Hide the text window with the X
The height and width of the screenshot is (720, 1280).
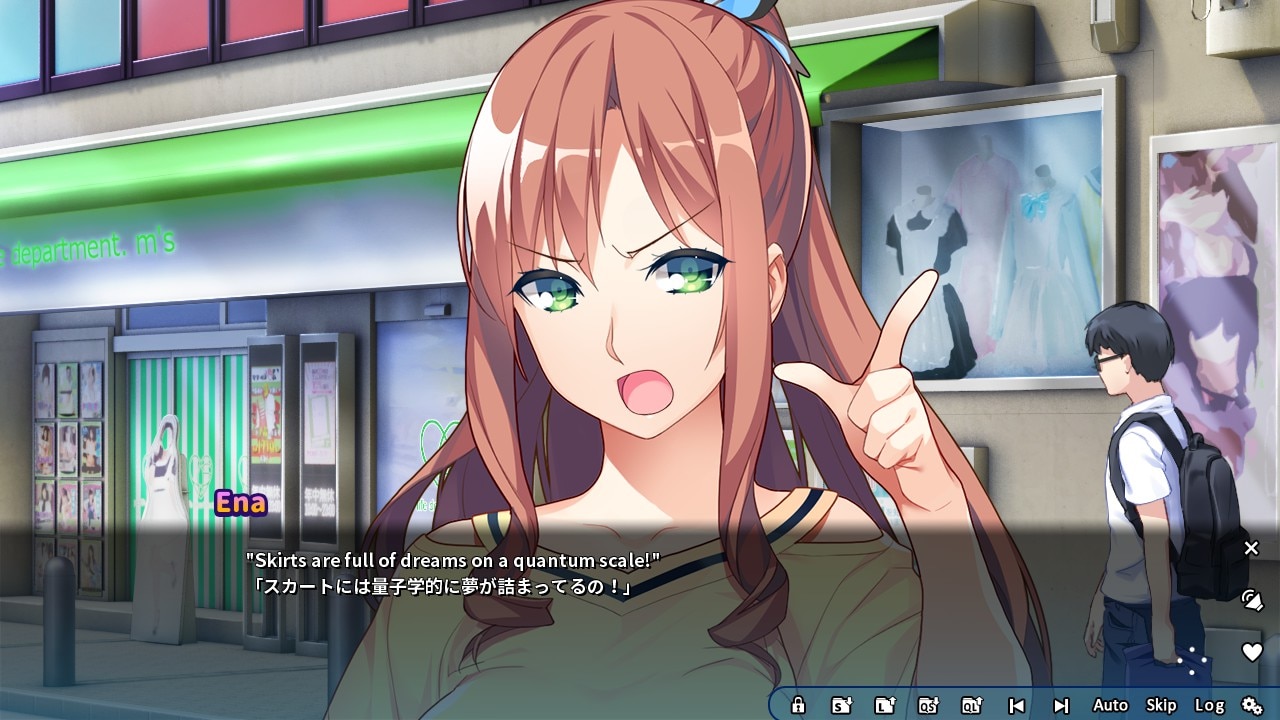[1251, 548]
